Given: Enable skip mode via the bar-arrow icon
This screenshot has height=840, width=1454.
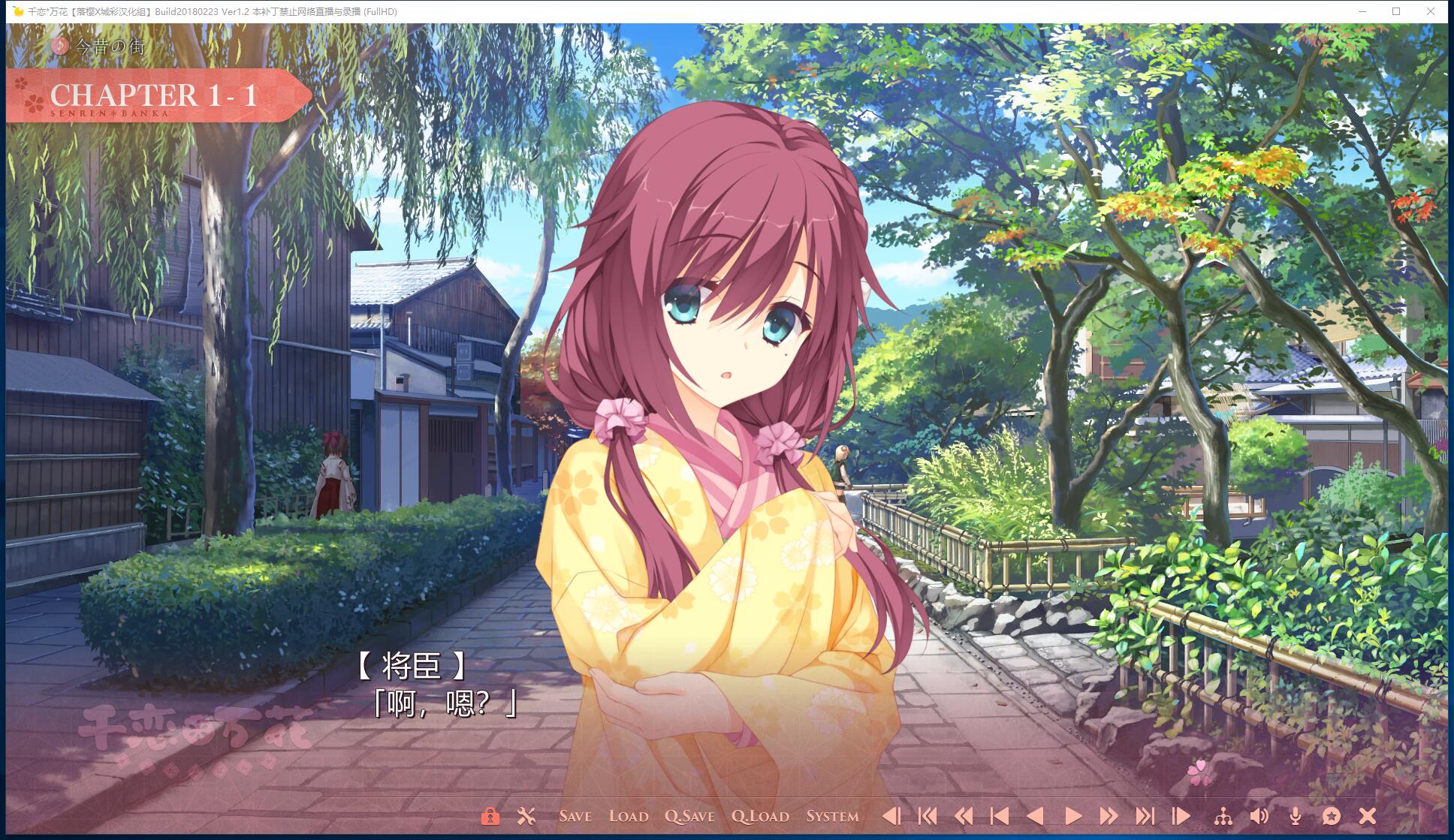Looking at the screenshot, I should click(1180, 815).
